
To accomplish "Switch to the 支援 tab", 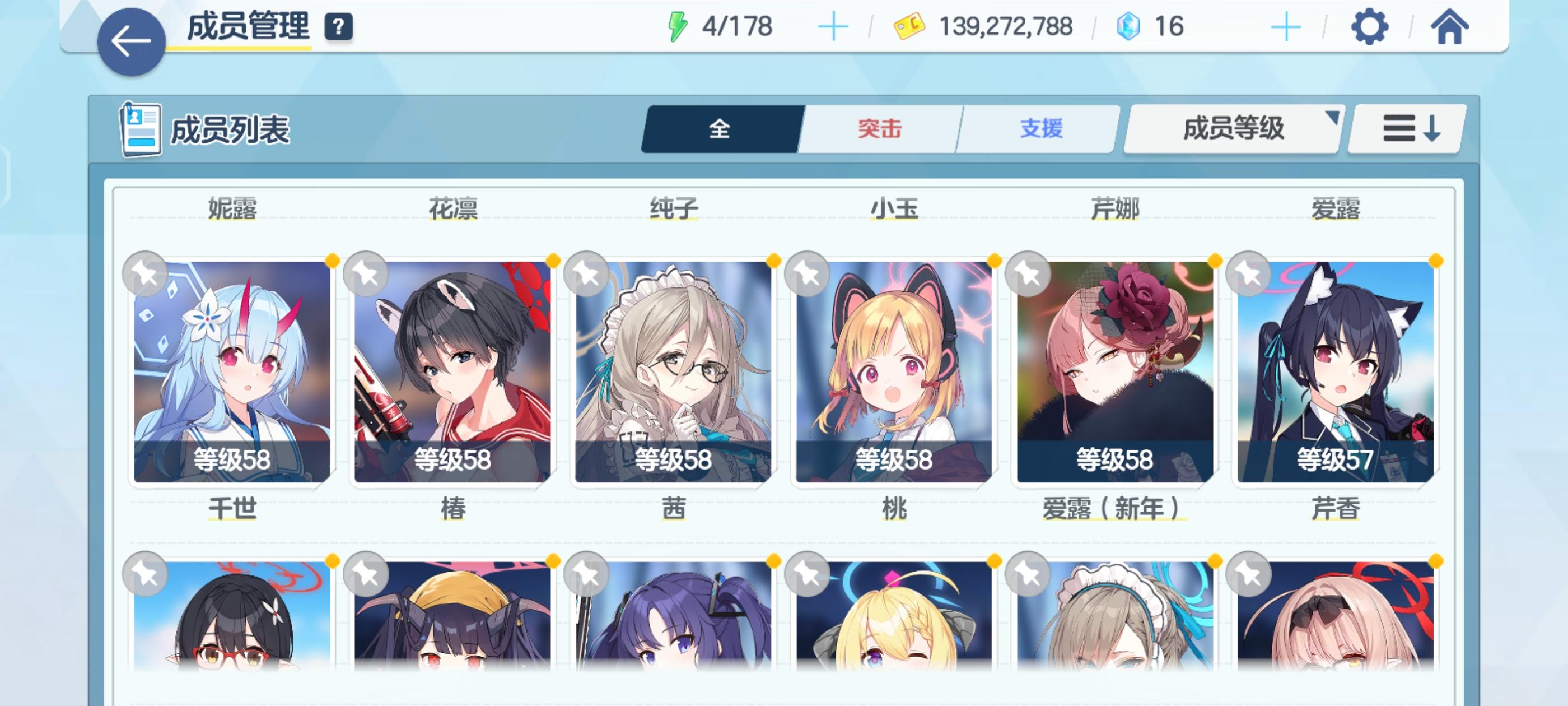I will pyautogui.click(x=1041, y=128).
